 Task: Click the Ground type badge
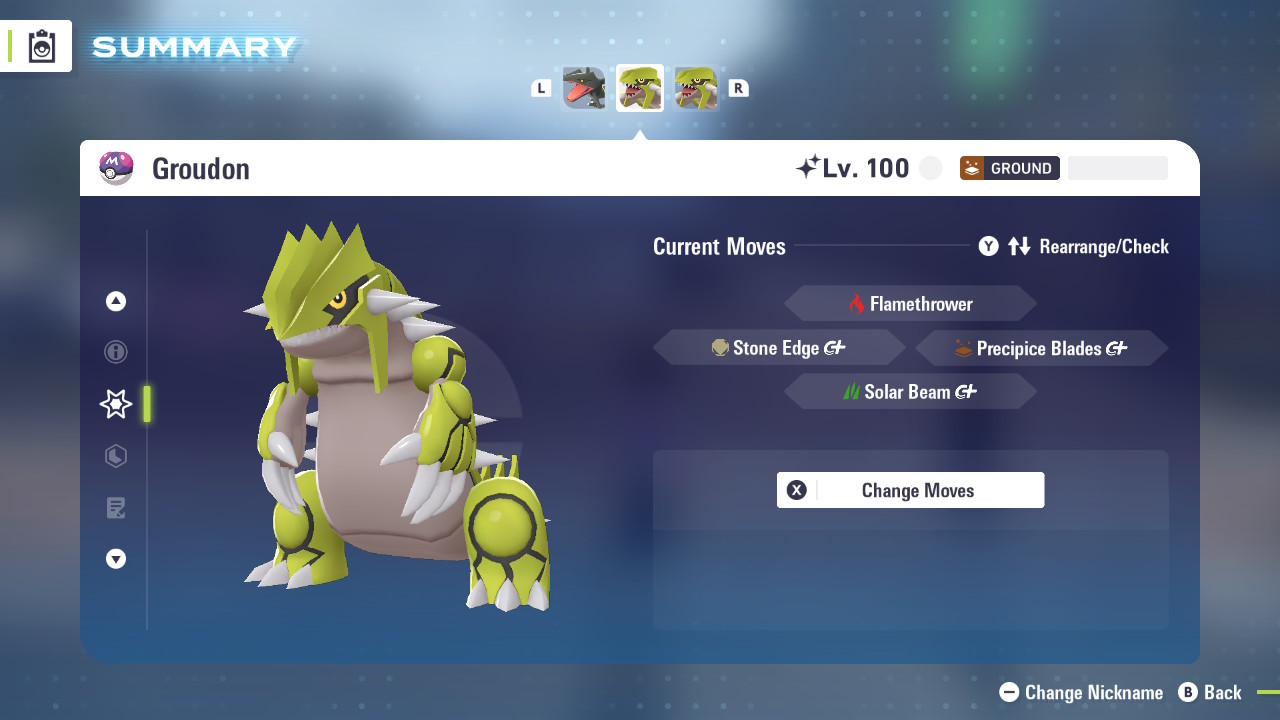coord(1009,168)
